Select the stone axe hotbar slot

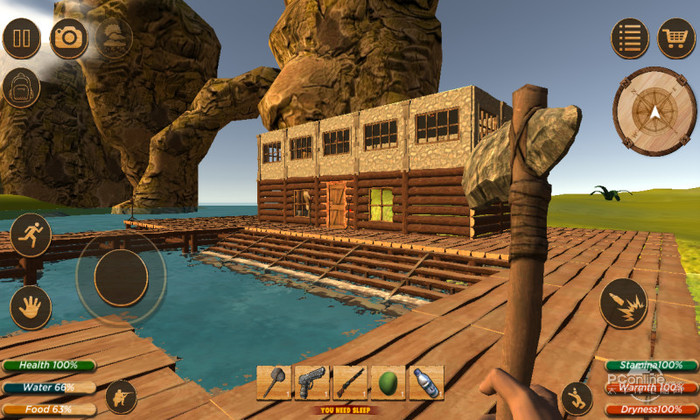coord(273,383)
